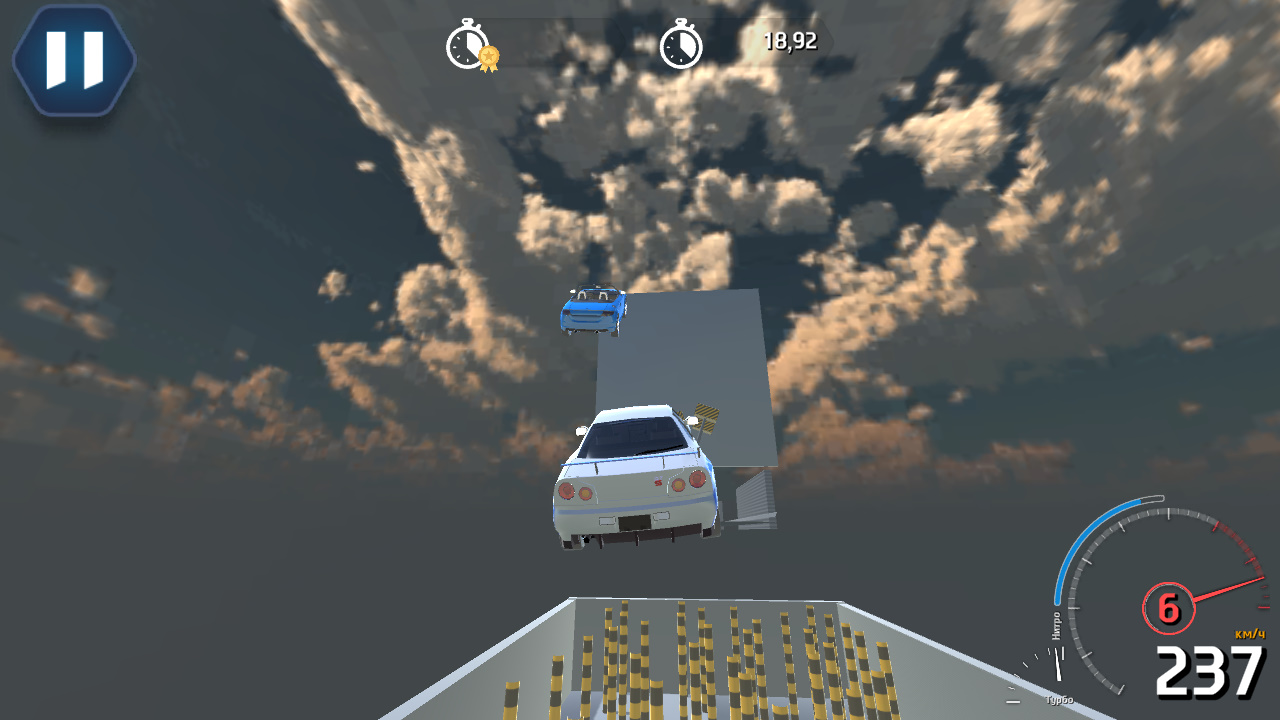Click the pause button with hexagonal frame
The height and width of the screenshot is (720, 1280).
(x=72, y=60)
